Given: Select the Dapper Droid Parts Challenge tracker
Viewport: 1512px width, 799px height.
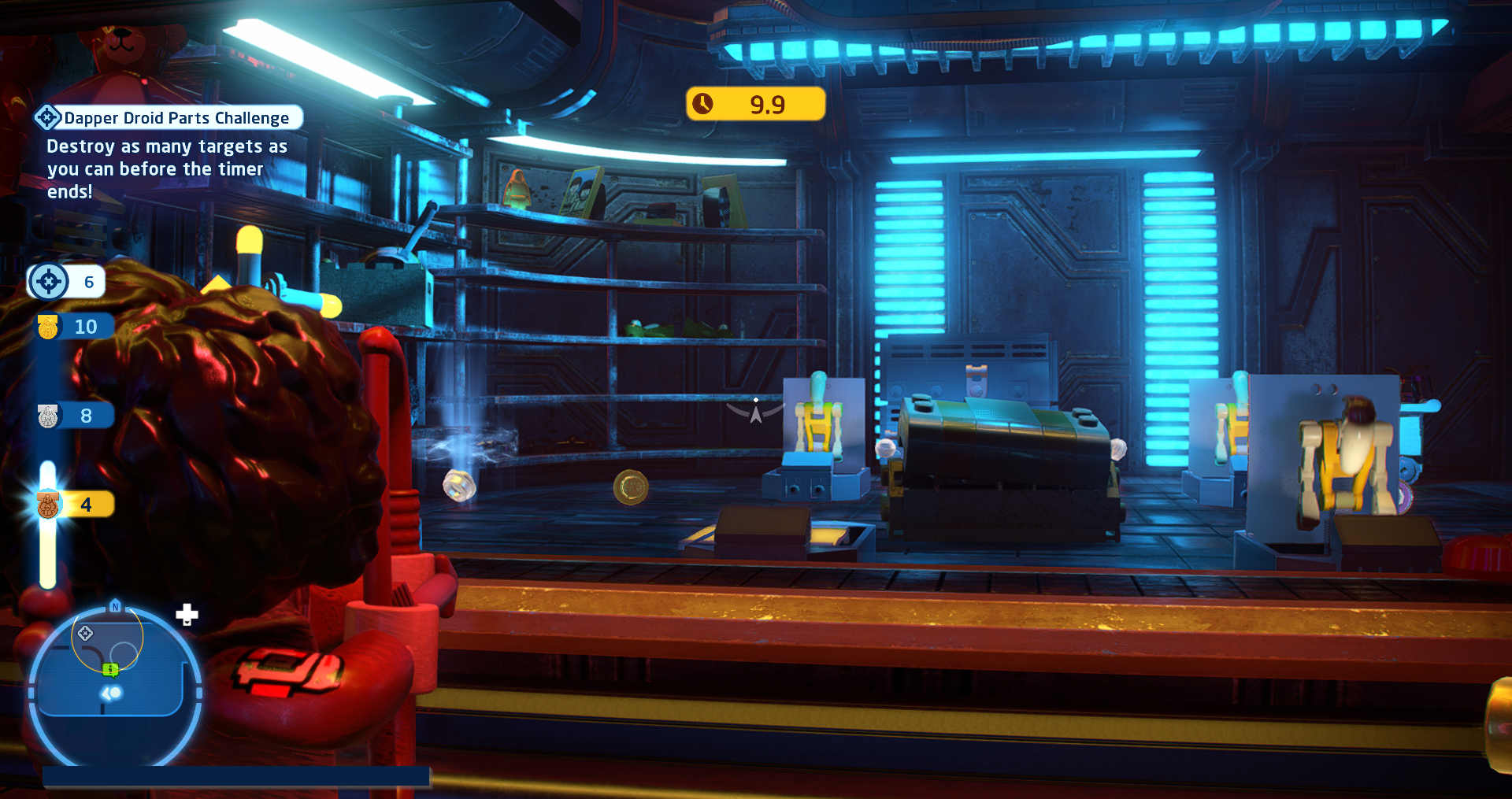Looking at the screenshot, I should [x=169, y=118].
